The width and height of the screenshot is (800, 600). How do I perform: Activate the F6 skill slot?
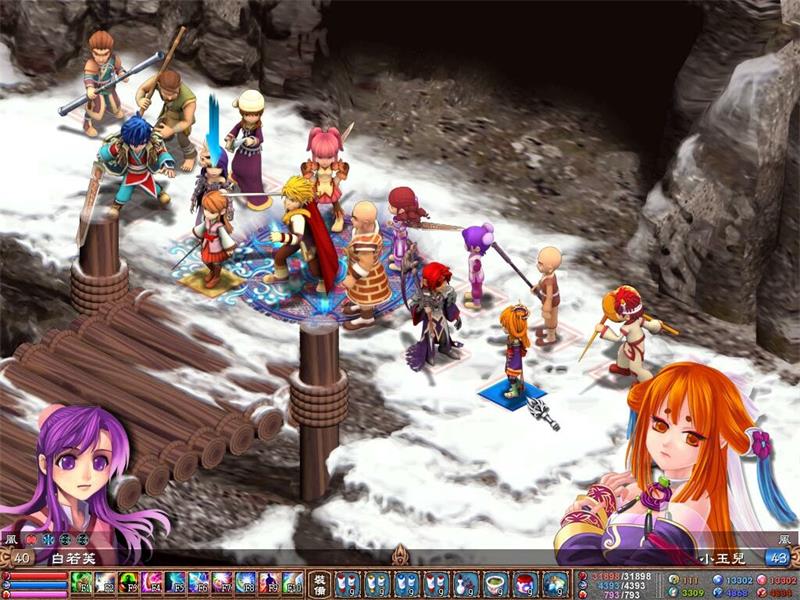199,583
